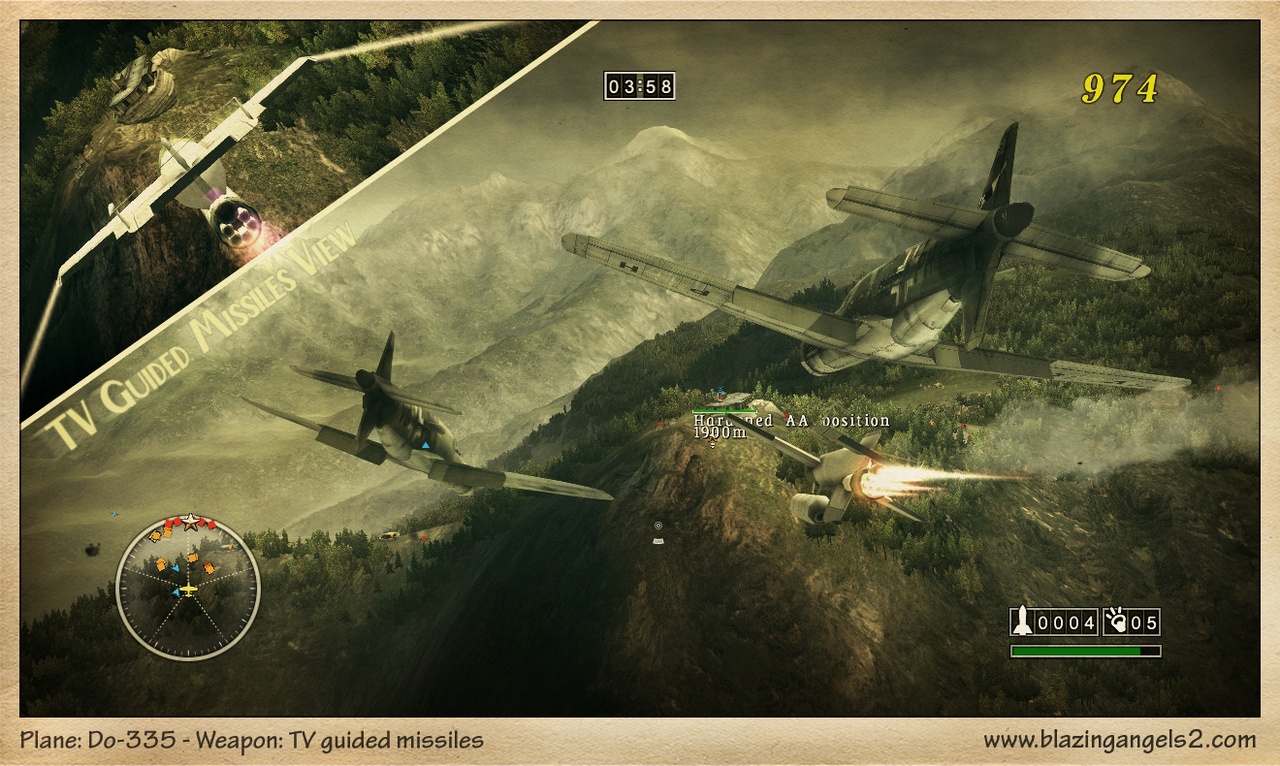Select the yellow player plane on the radar

[x=189, y=589]
